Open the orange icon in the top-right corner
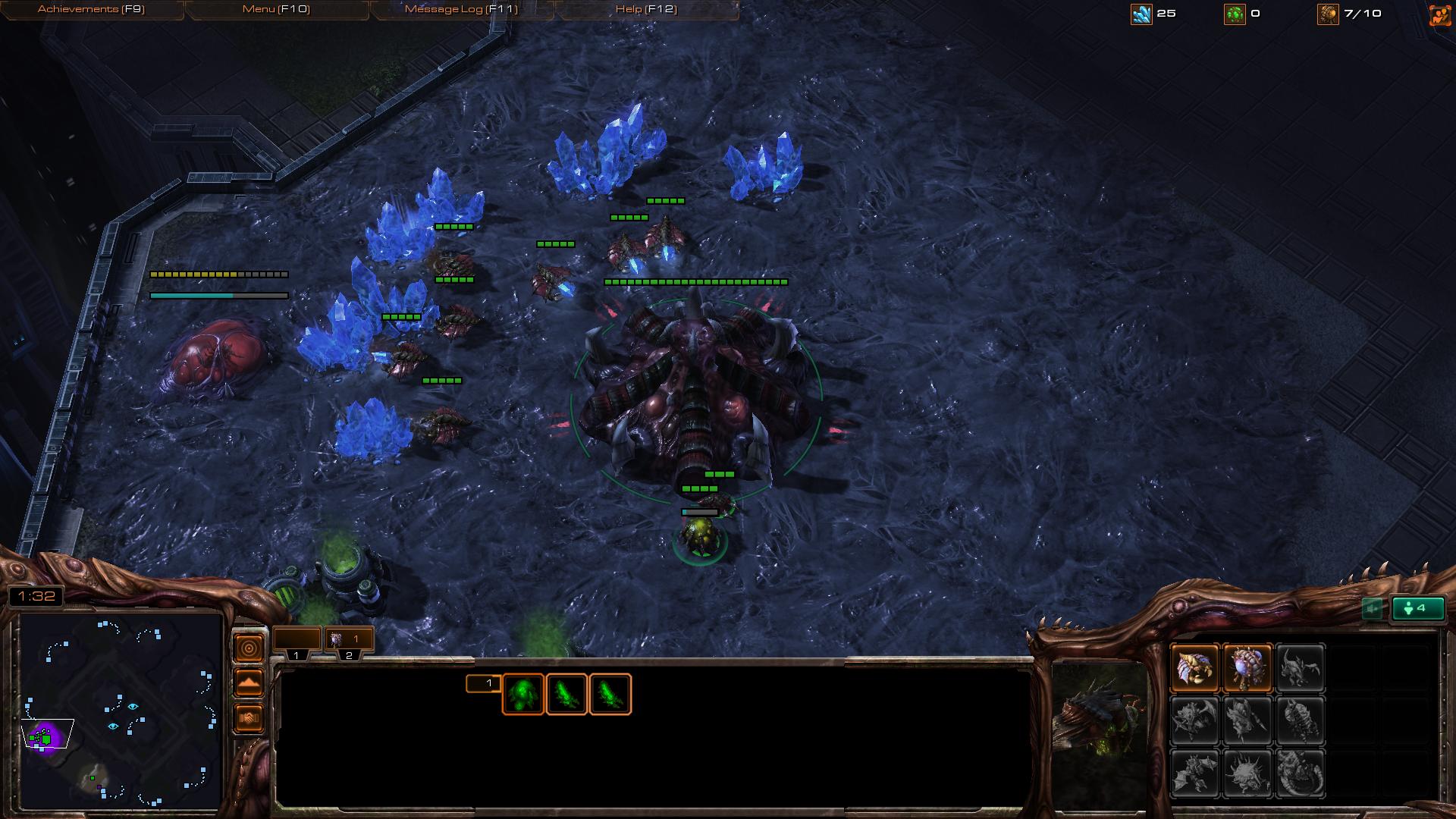The width and height of the screenshot is (1456, 819). tap(1439, 14)
